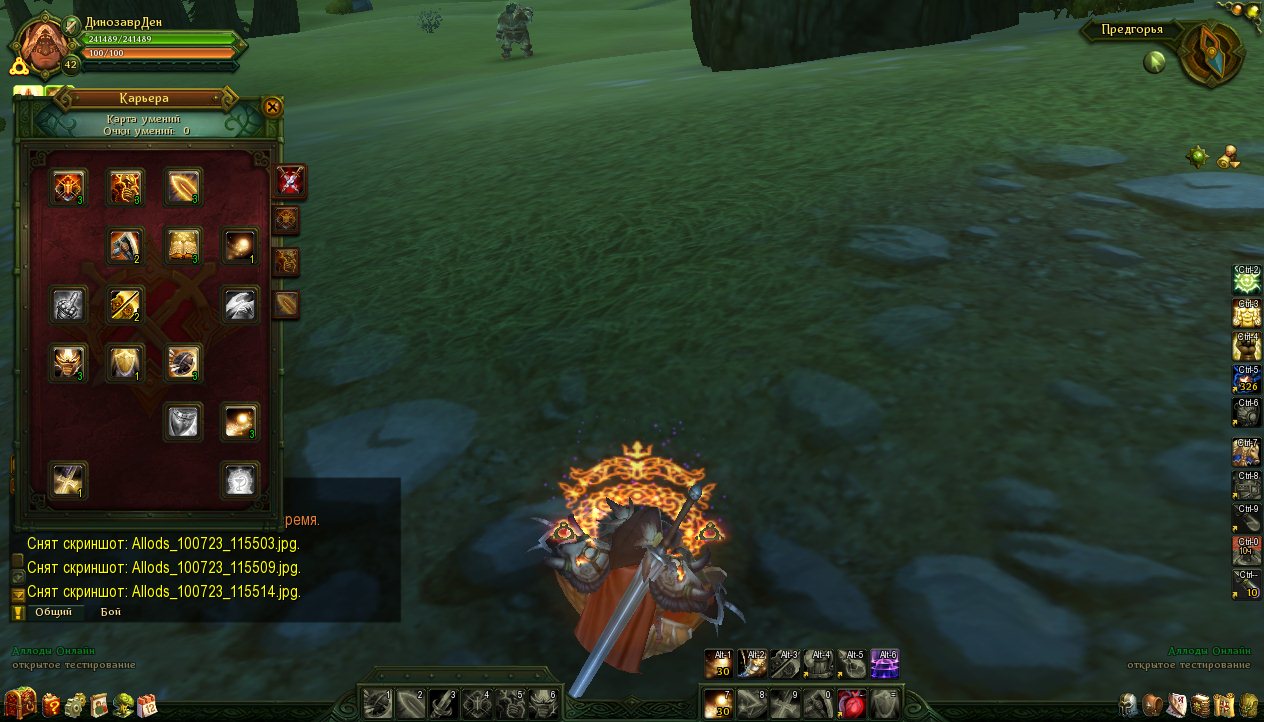This screenshot has height=722, width=1264.
Task: Click the golden mask skill icon
Action: [x=69, y=364]
